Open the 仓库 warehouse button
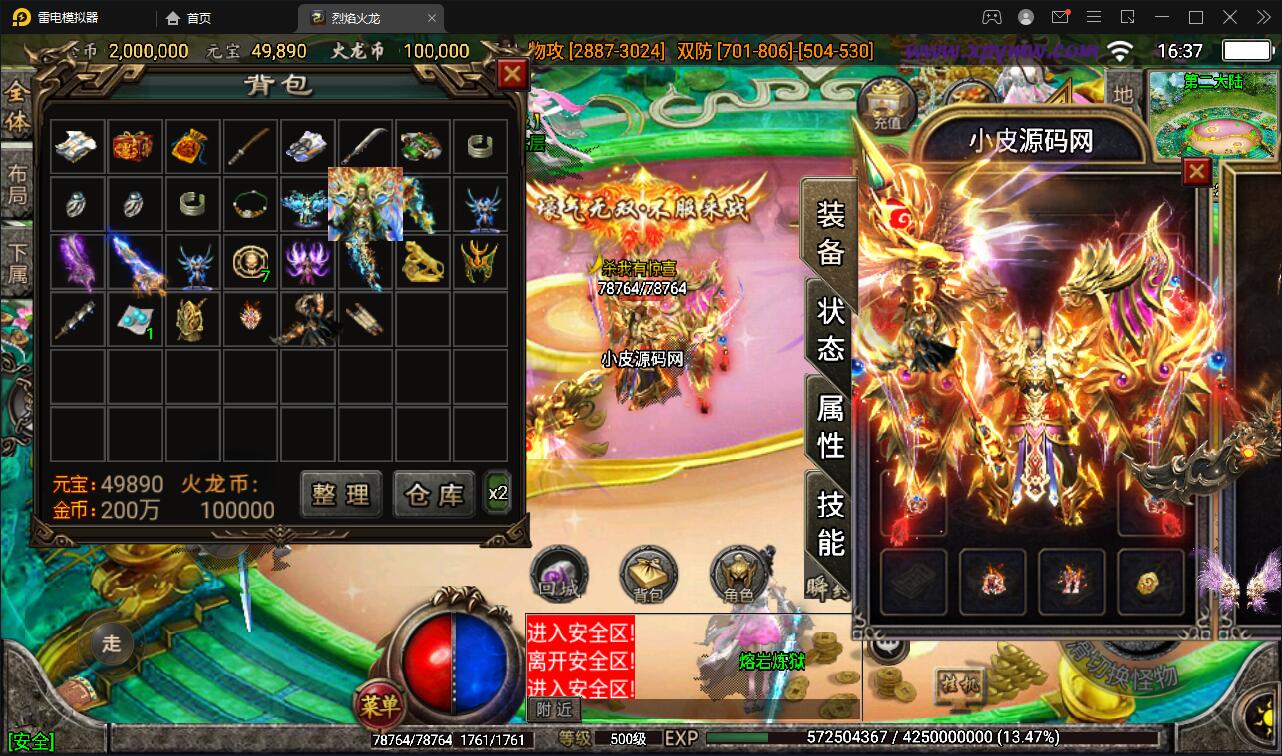 (433, 494)
